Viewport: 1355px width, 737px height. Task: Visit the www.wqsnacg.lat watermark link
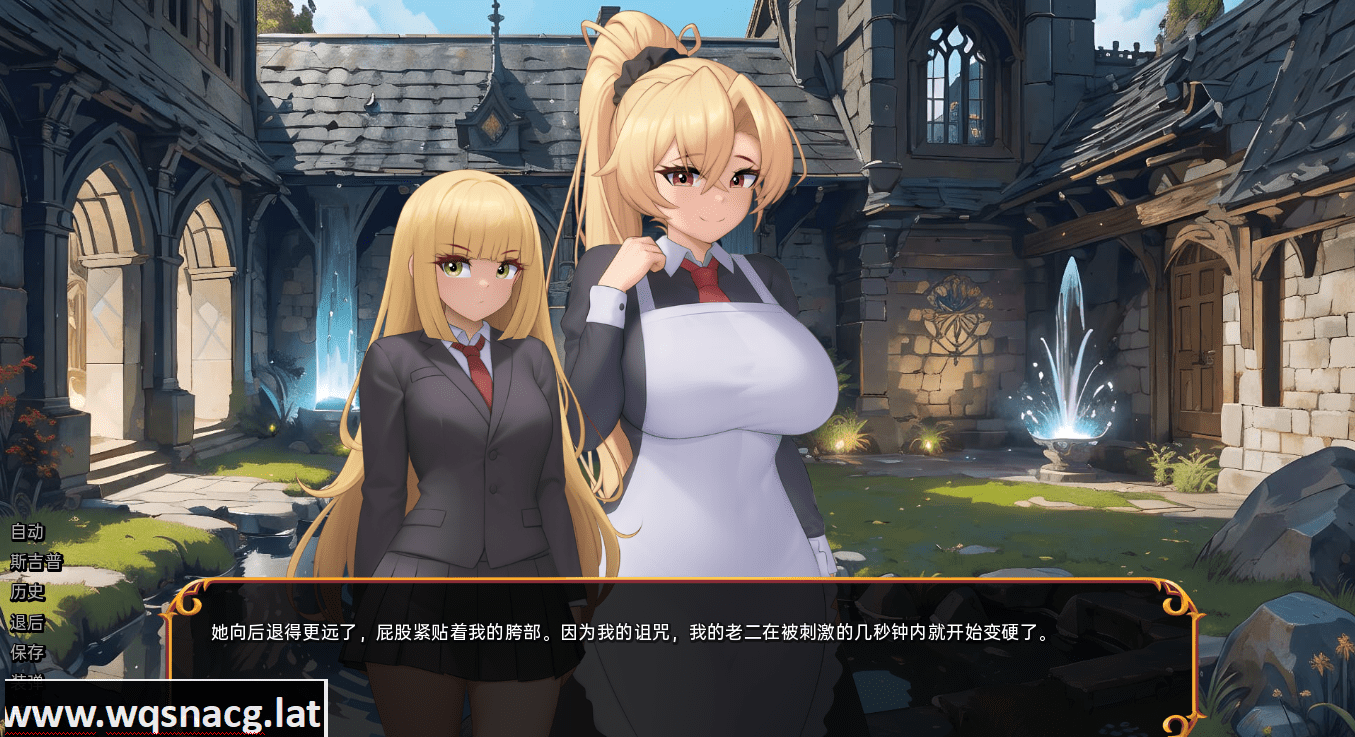160,712
